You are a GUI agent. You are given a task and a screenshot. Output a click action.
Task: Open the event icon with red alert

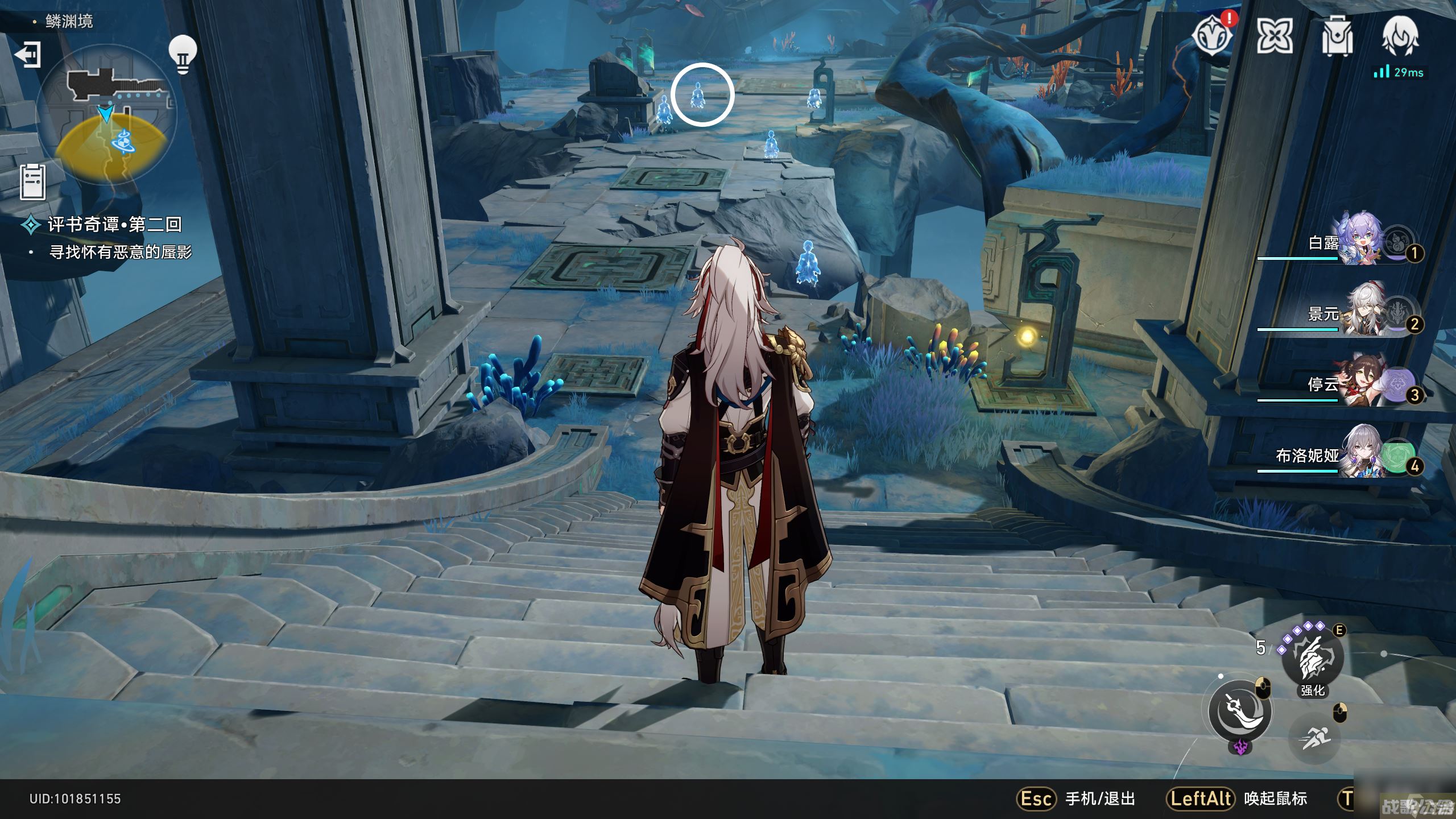pos(1213,36)
